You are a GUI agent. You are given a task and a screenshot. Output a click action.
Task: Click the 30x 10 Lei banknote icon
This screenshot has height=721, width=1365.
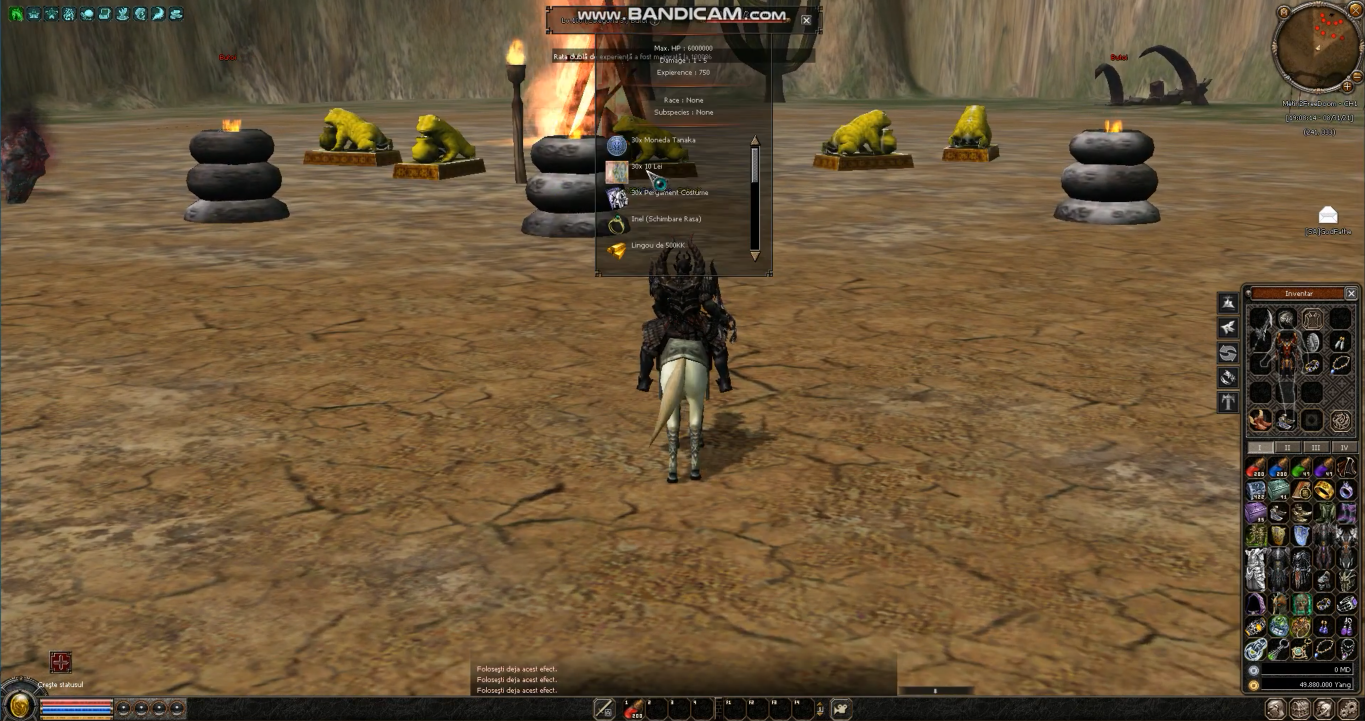pos(615,169)
